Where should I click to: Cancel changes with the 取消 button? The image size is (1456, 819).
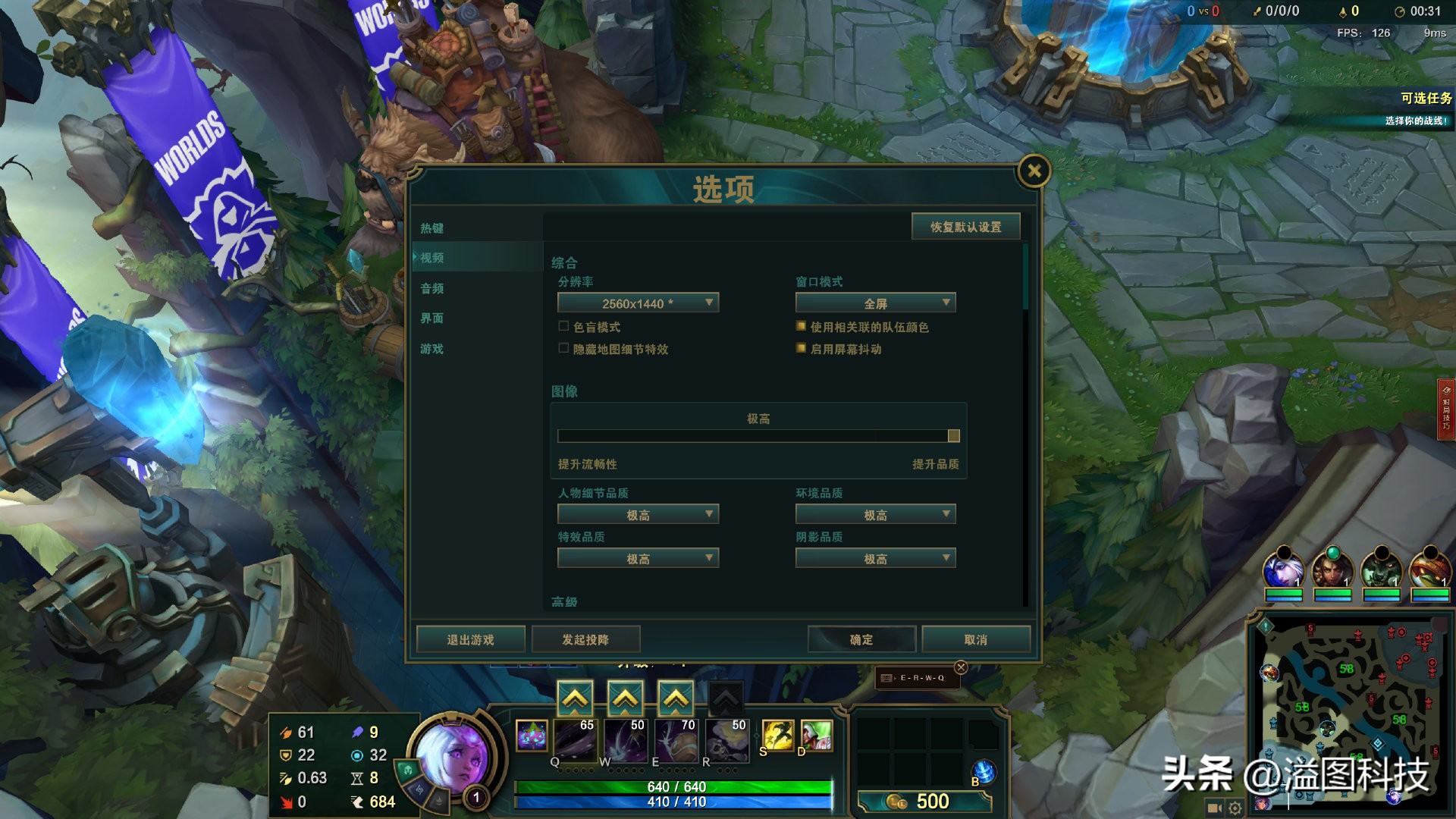976,639
